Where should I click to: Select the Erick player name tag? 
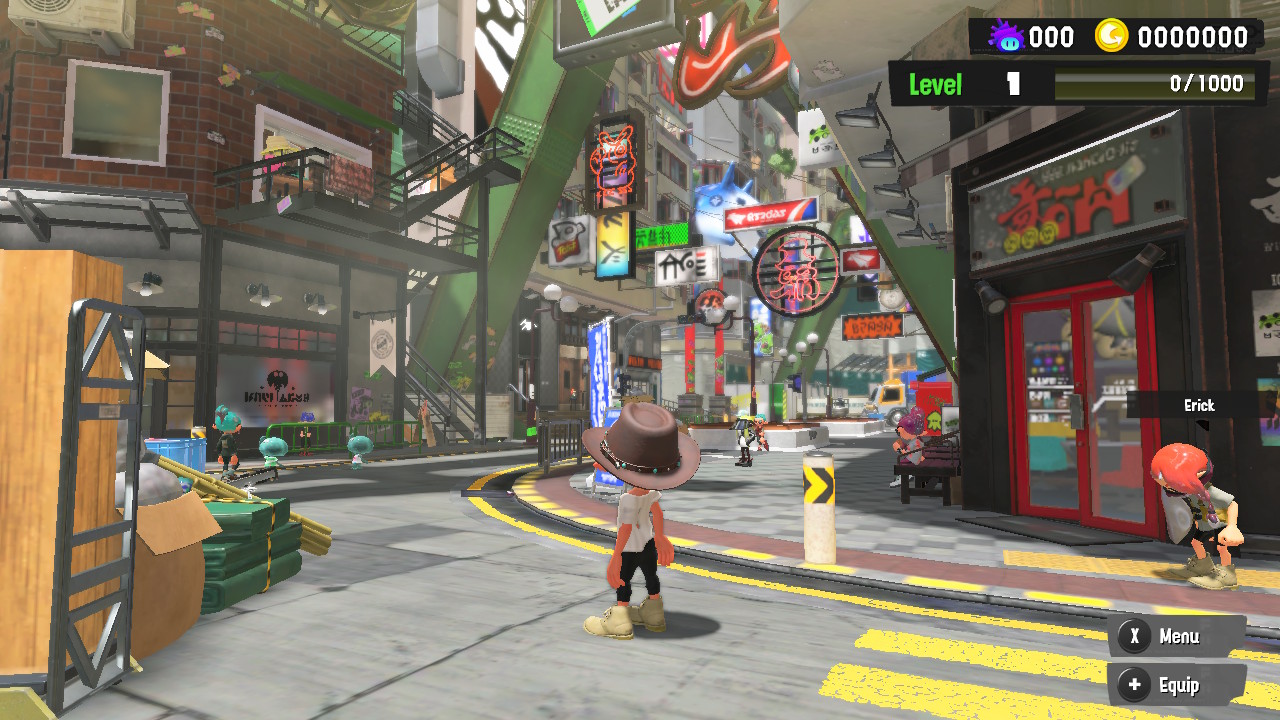tap(1199, 405)
